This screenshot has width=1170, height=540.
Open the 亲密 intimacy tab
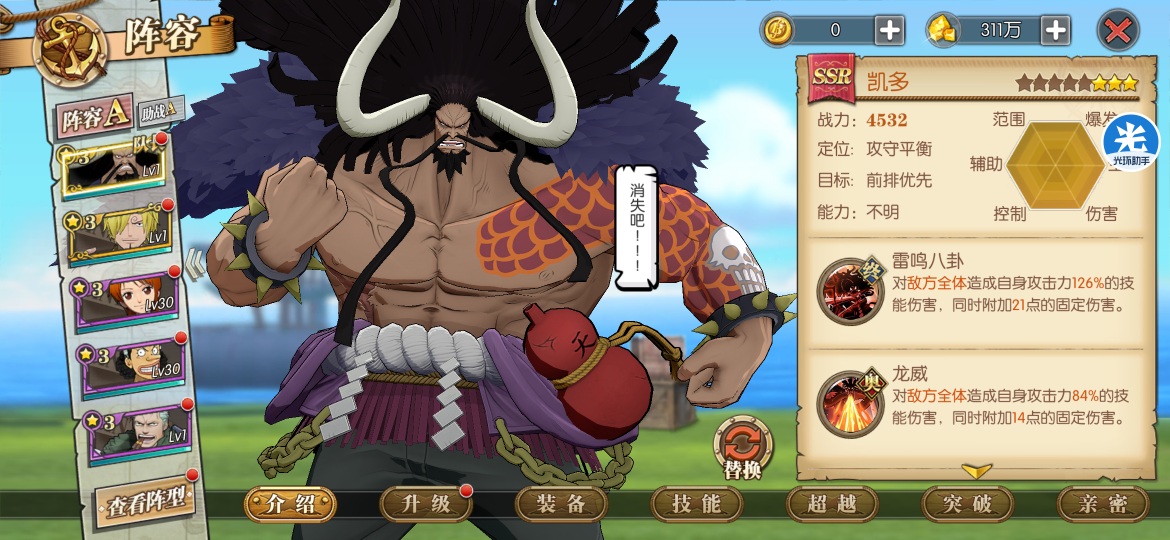pos(1104,504)
